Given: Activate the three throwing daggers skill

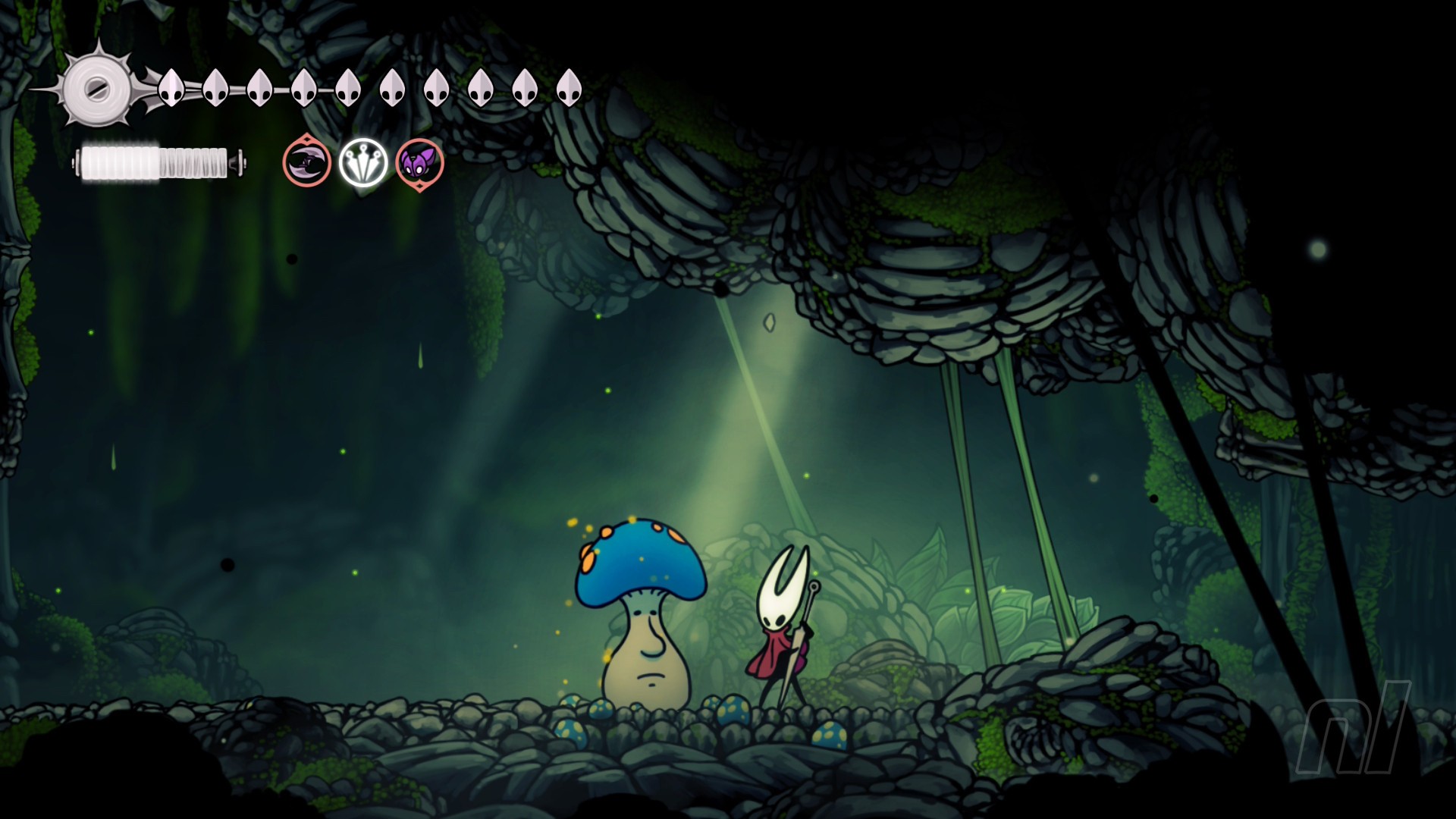Looking at the screenshot, I should coord(363,162).
